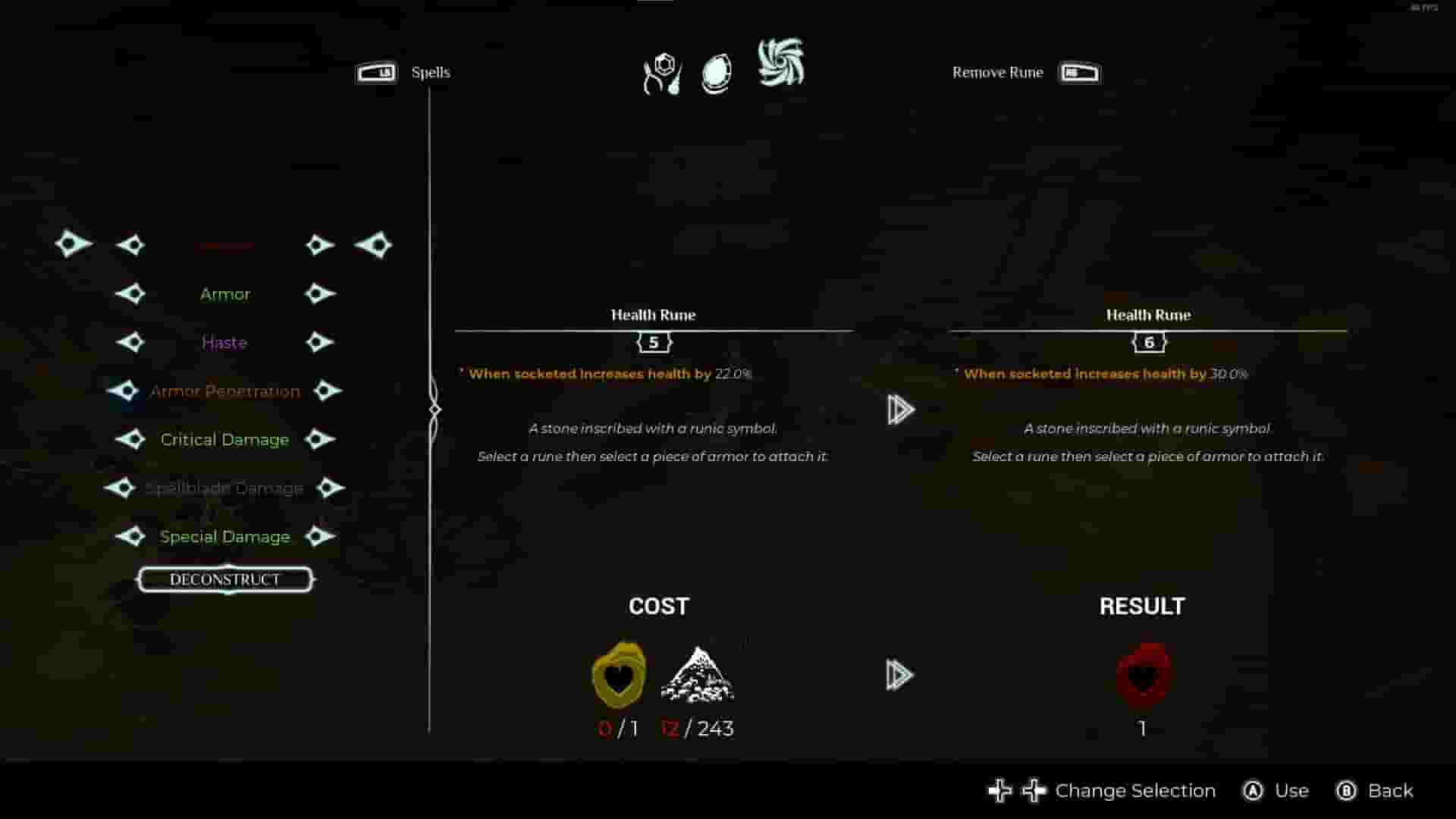Click the Special Damage category label

pyautogui.click(x=224, y=536)
